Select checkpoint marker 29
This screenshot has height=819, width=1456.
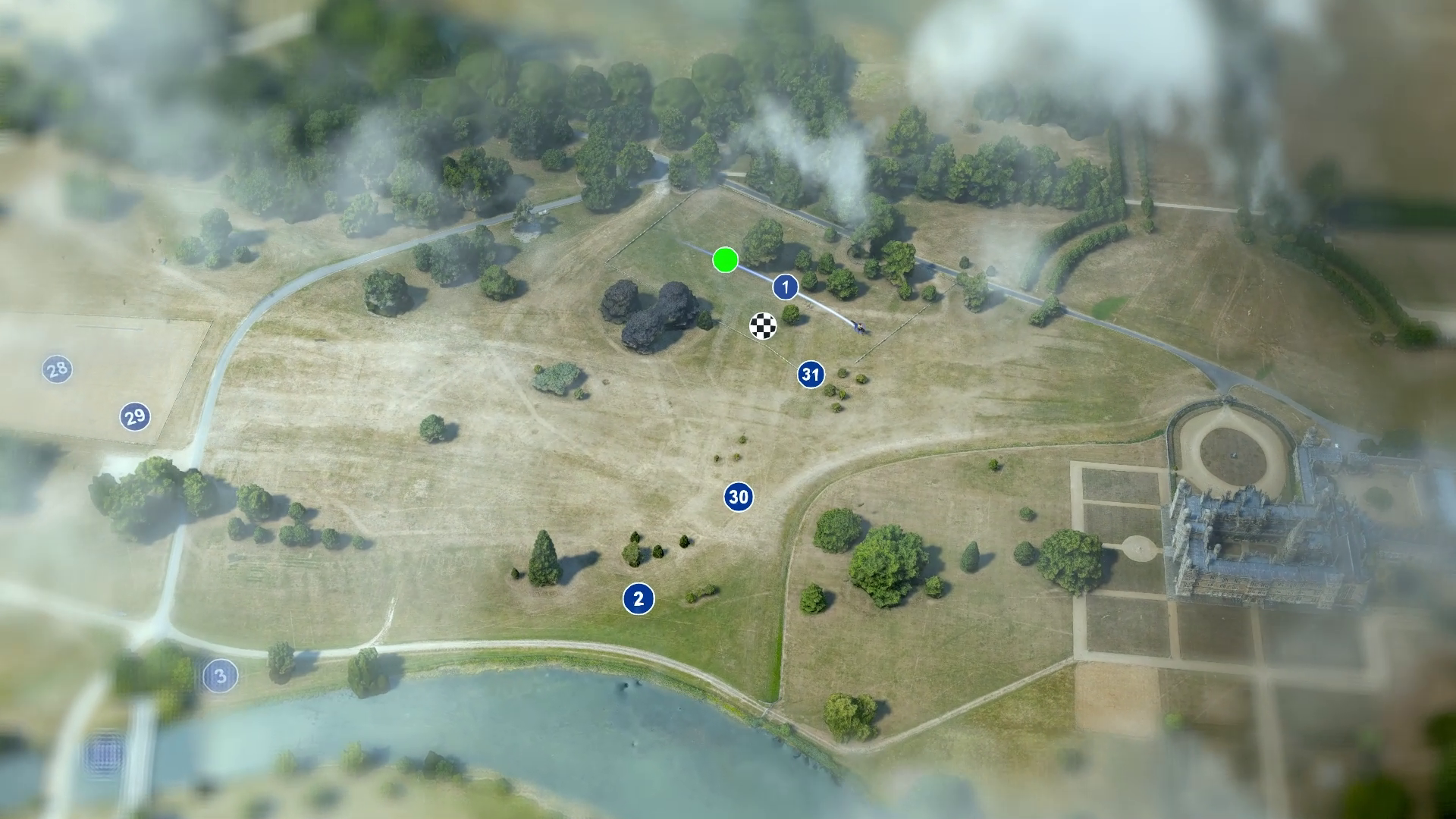coord(135,416)
